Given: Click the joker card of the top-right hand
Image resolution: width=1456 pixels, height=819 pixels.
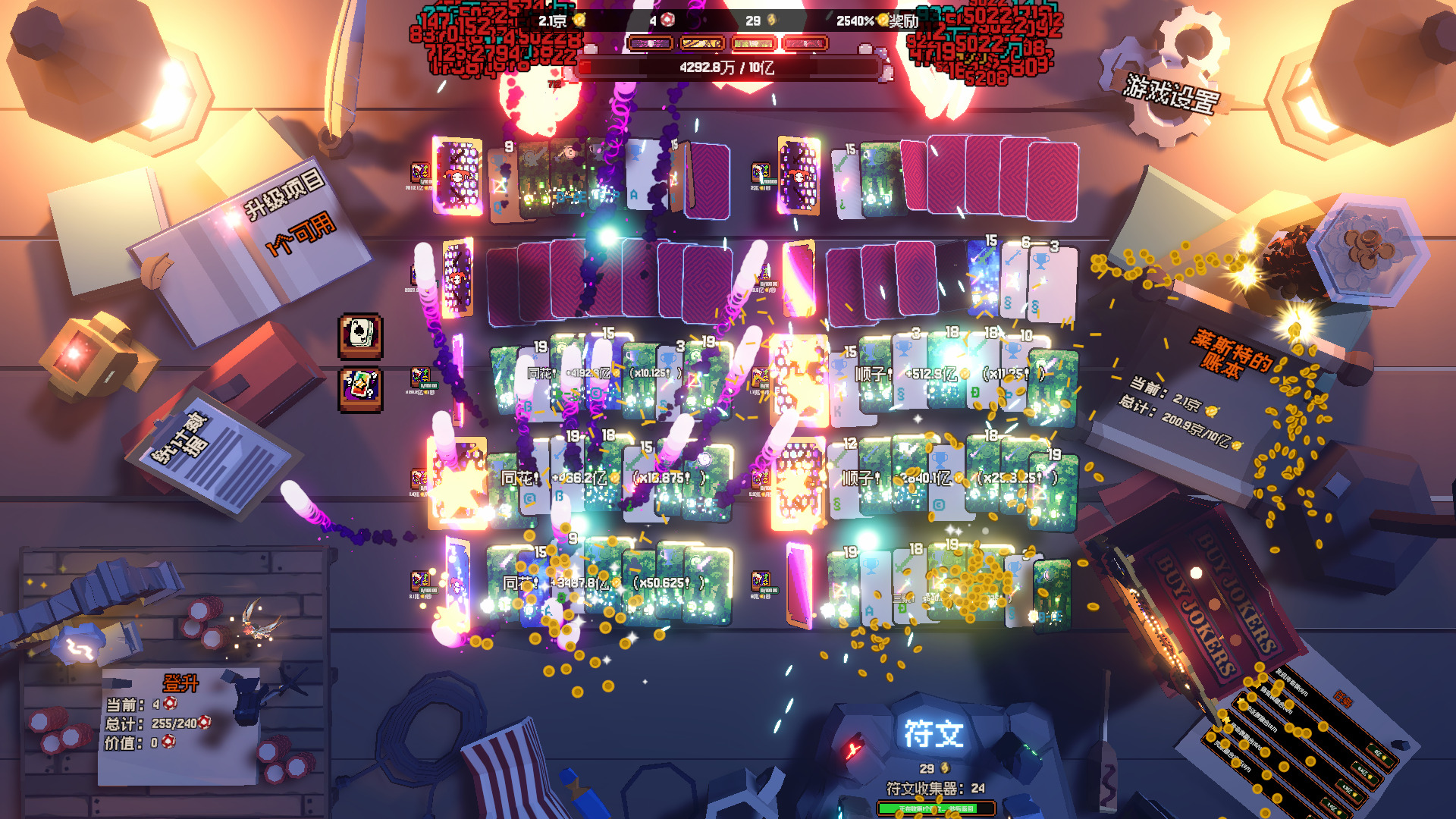Looking at the screenshot, I should (799, 176).
